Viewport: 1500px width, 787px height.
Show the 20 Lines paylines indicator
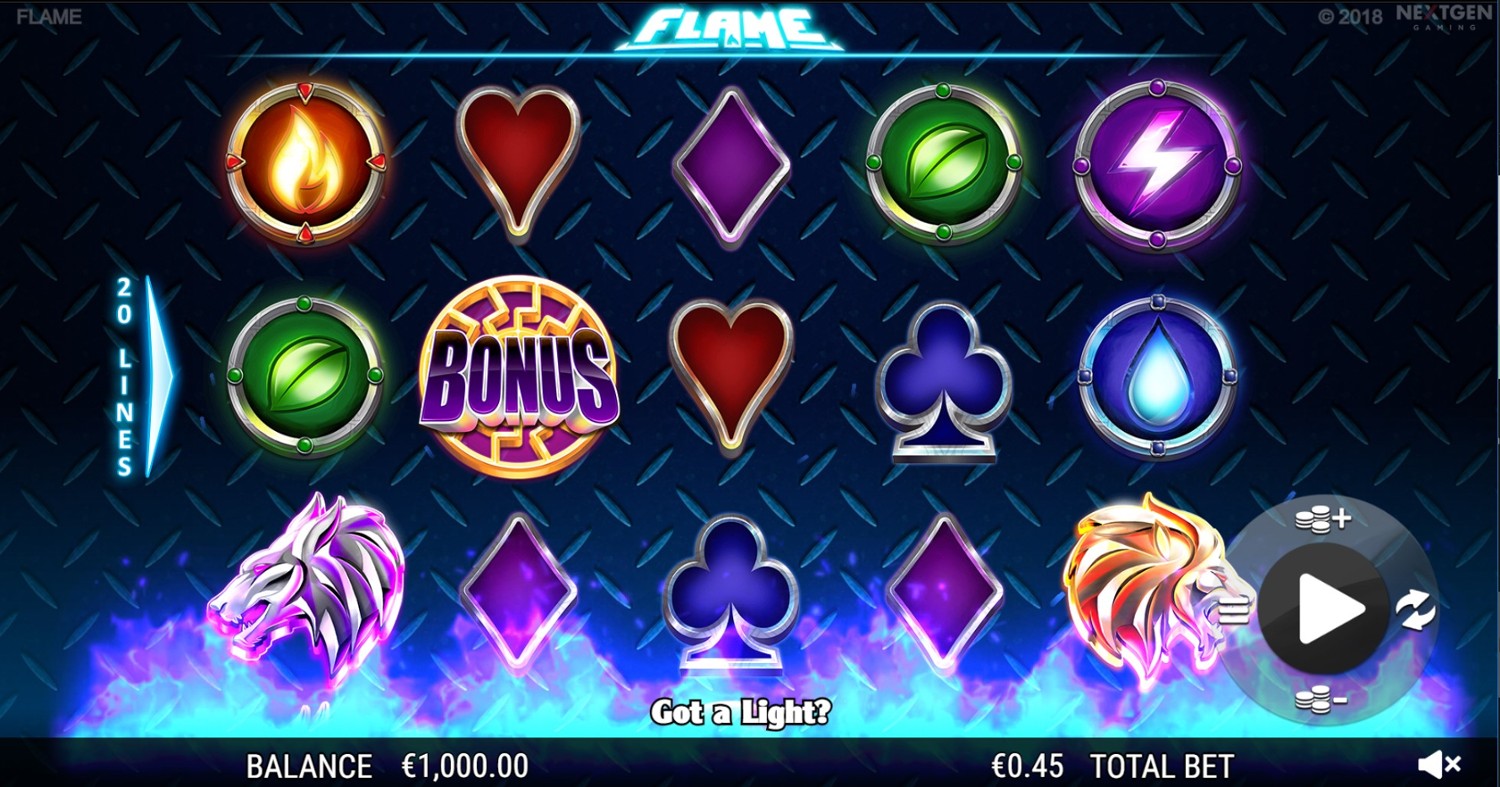pos(143,375)
